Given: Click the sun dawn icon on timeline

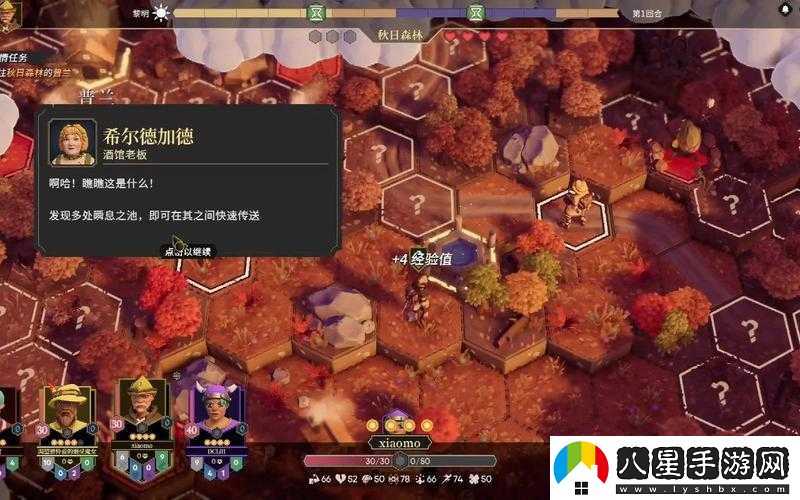Looking at the screenshot, I should (161, 13).
